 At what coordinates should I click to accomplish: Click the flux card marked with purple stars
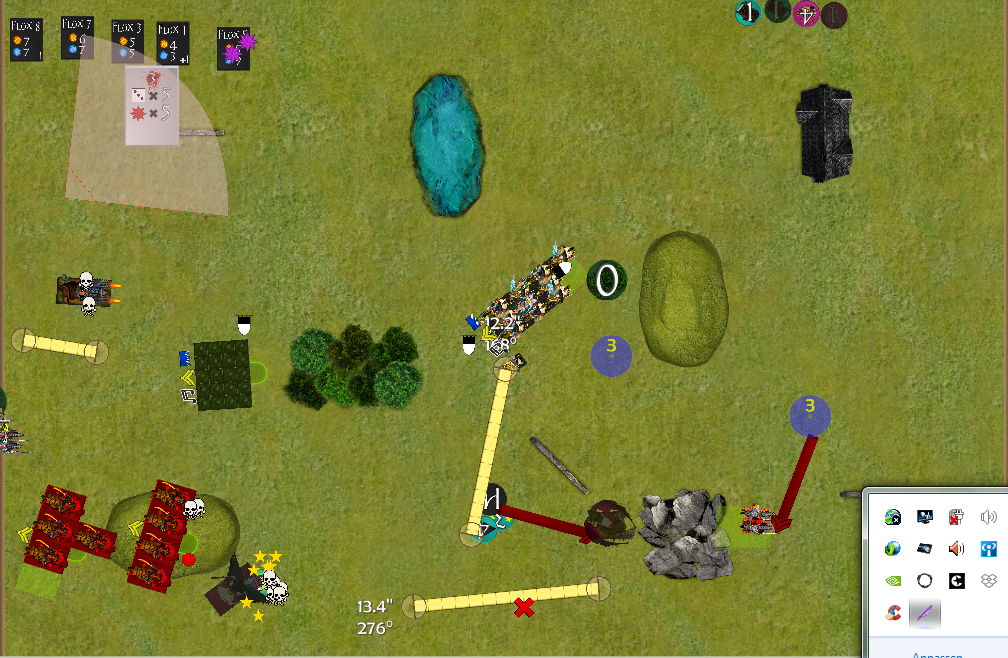click(234, 48)
